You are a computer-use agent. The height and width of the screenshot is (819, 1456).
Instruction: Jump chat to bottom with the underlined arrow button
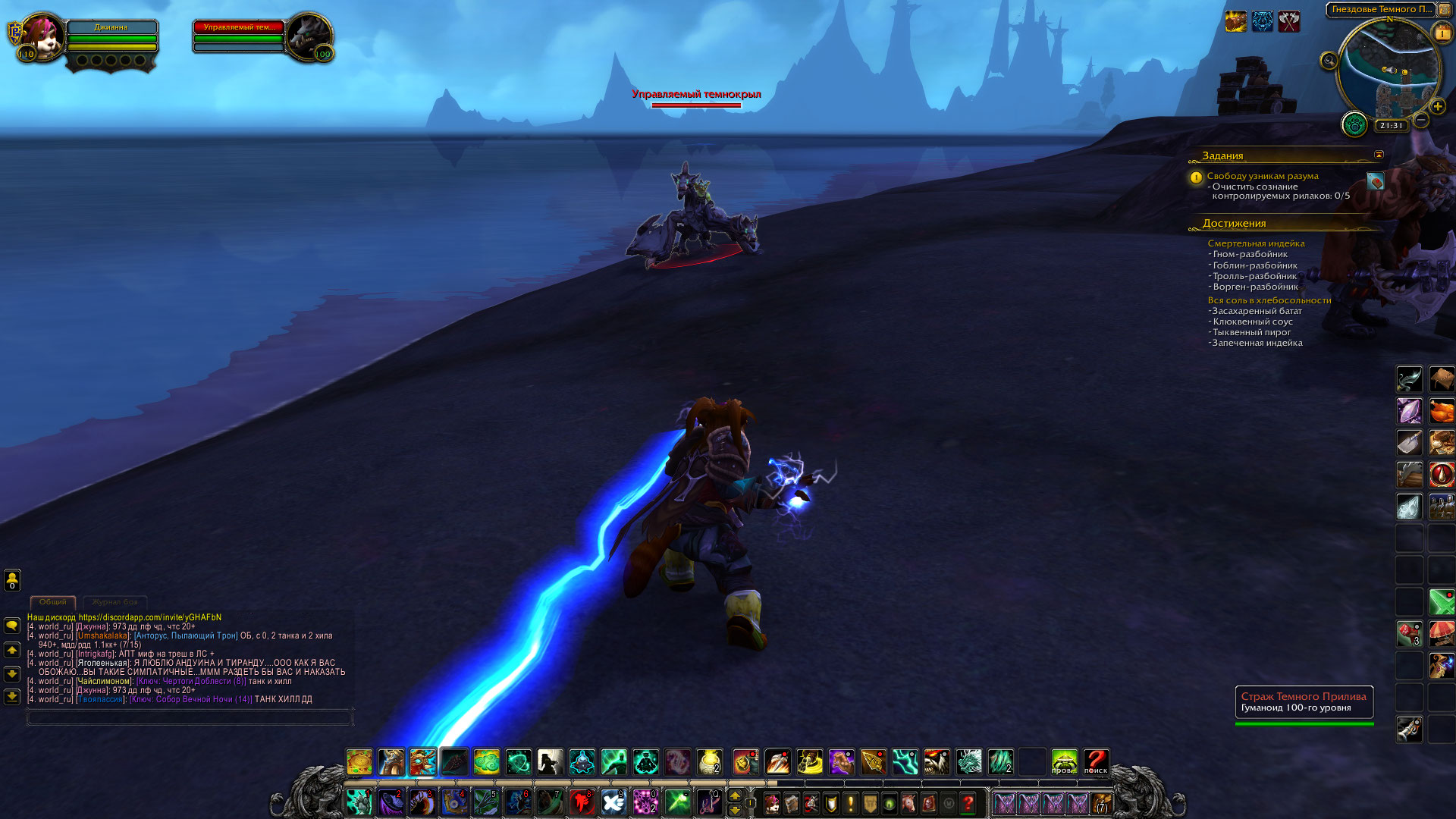pos(12,696)
